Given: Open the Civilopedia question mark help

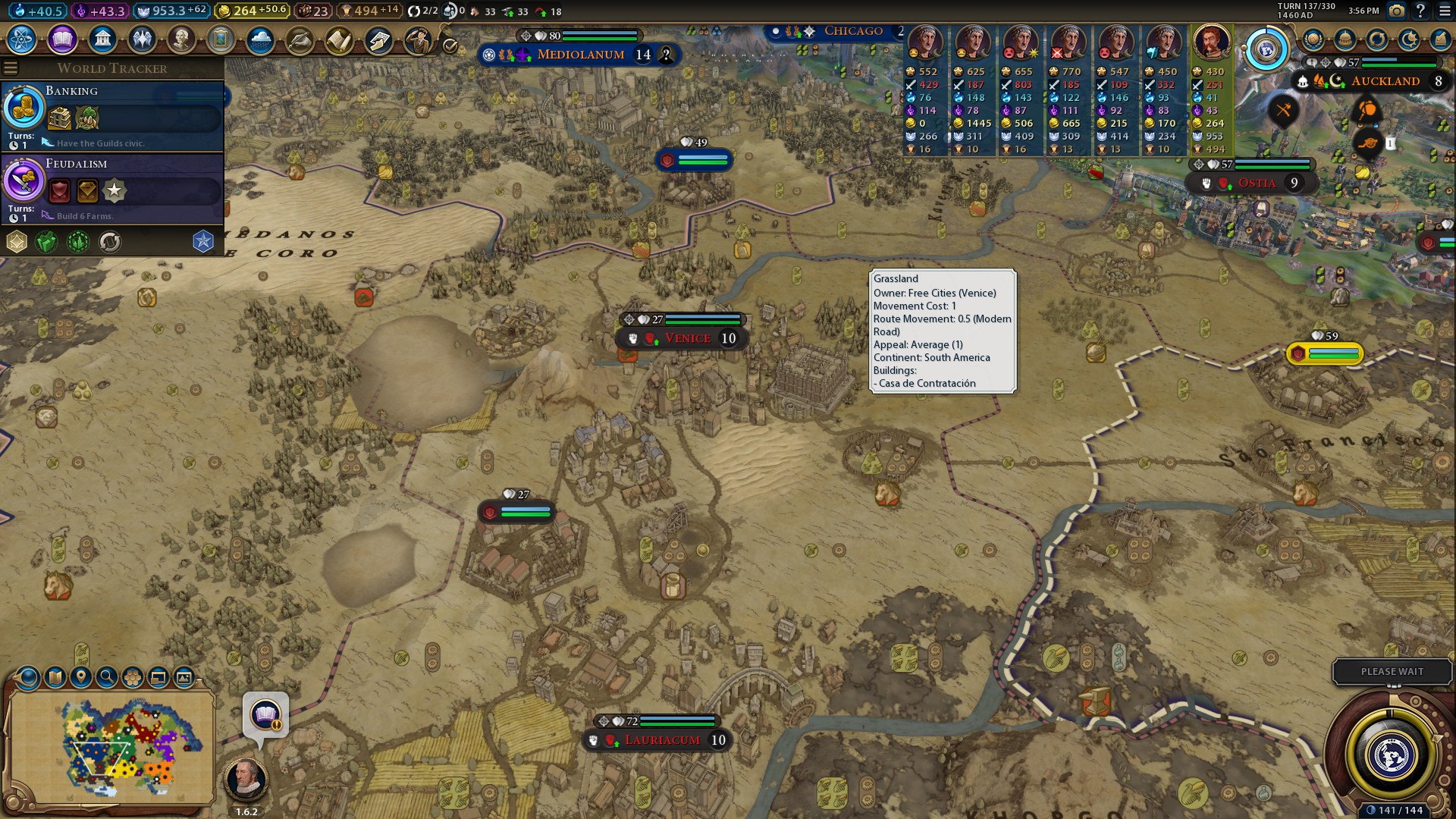Looking at the screenshot, I should pos(1420,11).
